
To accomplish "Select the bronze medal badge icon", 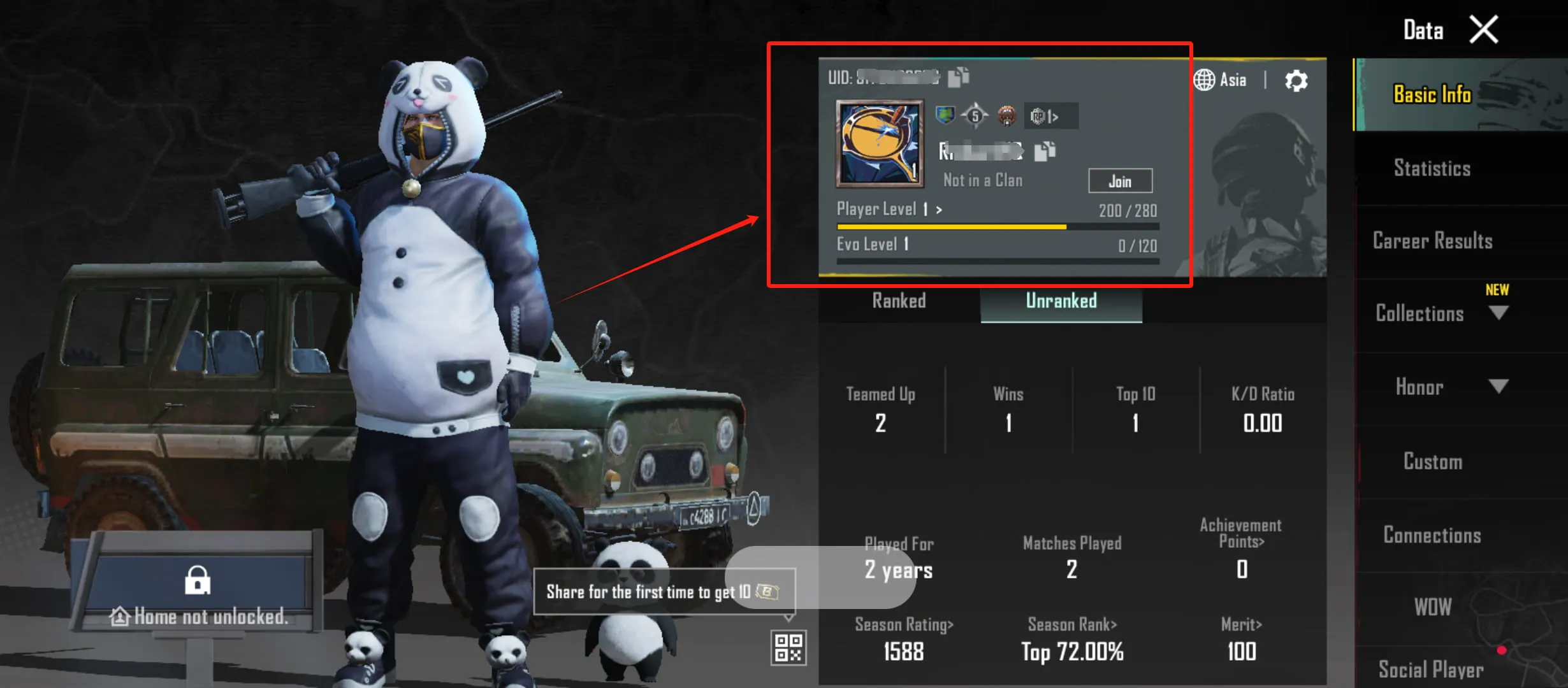I will (x=1007, y=117).
